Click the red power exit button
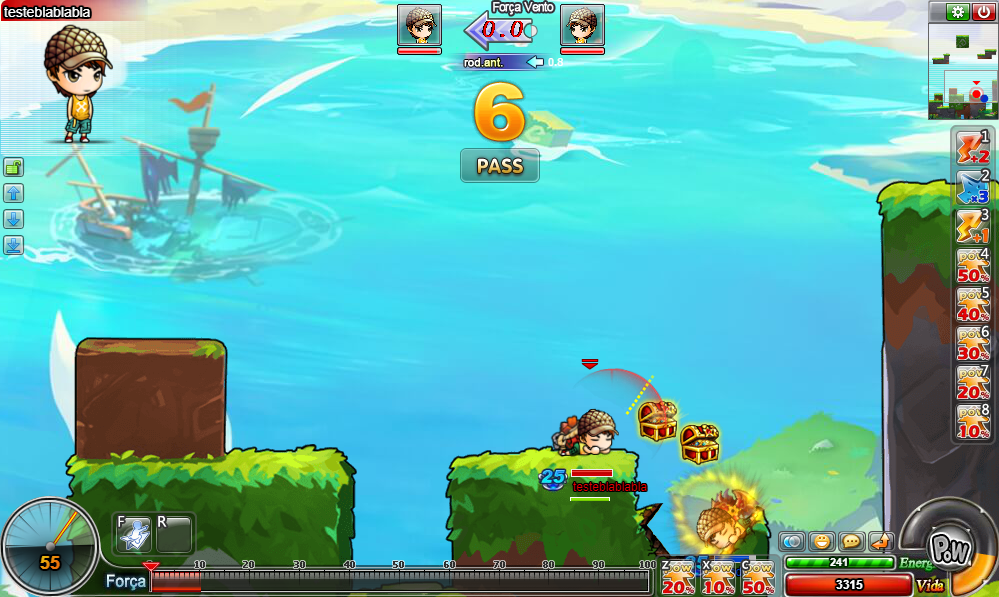 pyautogui.click(x=983, y=12)
